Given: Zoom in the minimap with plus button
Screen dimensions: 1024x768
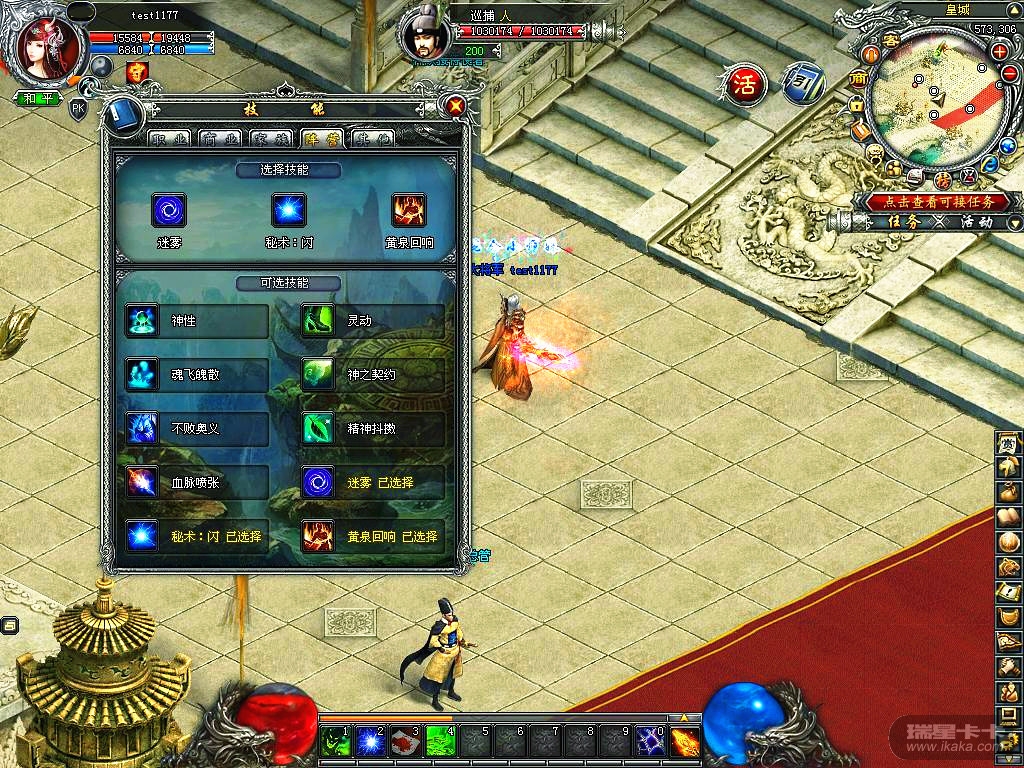Looking at the screenshot, I should pyautogui.click(x=999, y=51).
